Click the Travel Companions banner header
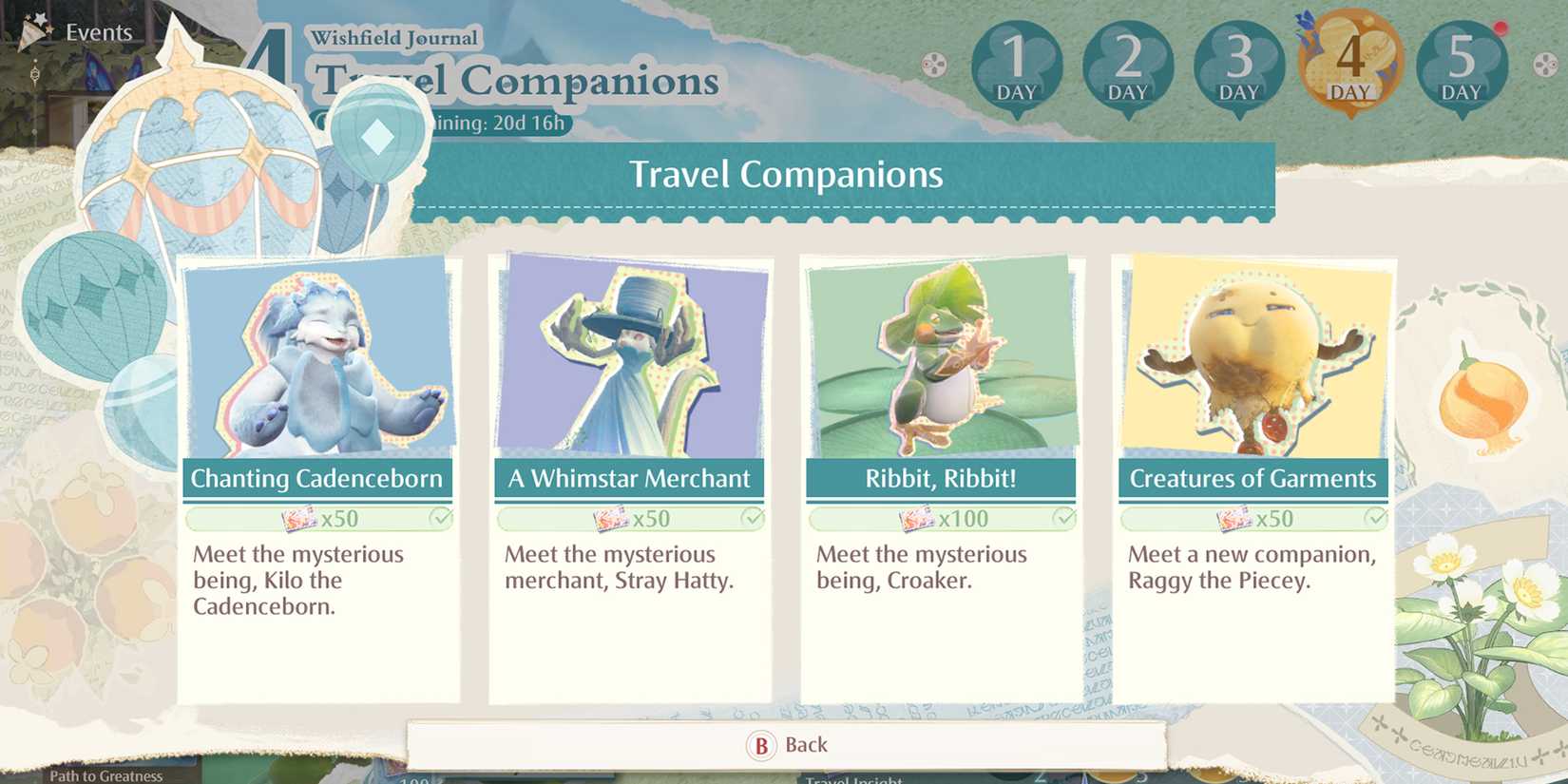This screenshot has width=1568, height=784. (784, 174)
